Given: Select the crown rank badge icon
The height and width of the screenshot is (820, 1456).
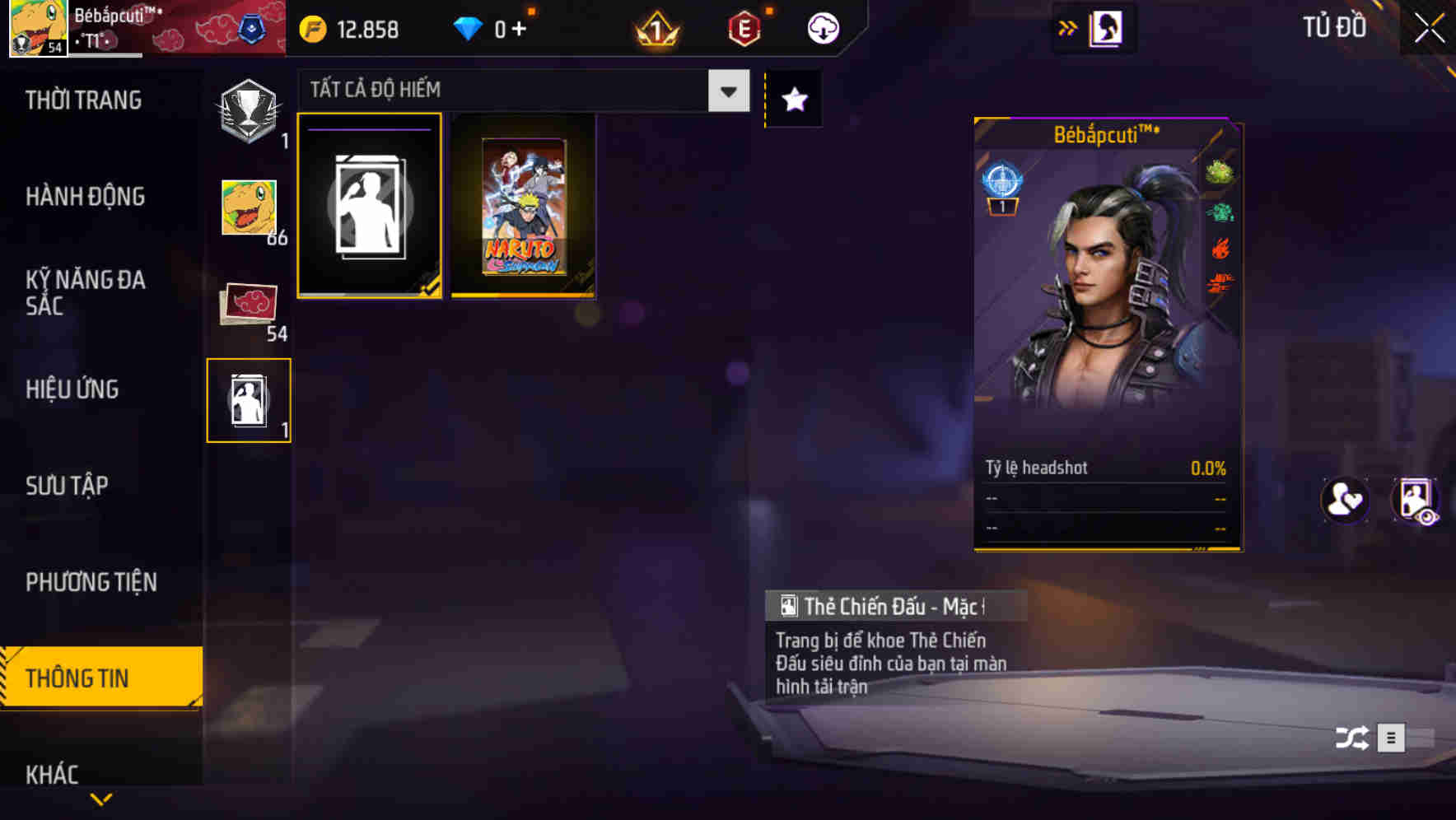Looking at the screenshot, I should (653, 28).
